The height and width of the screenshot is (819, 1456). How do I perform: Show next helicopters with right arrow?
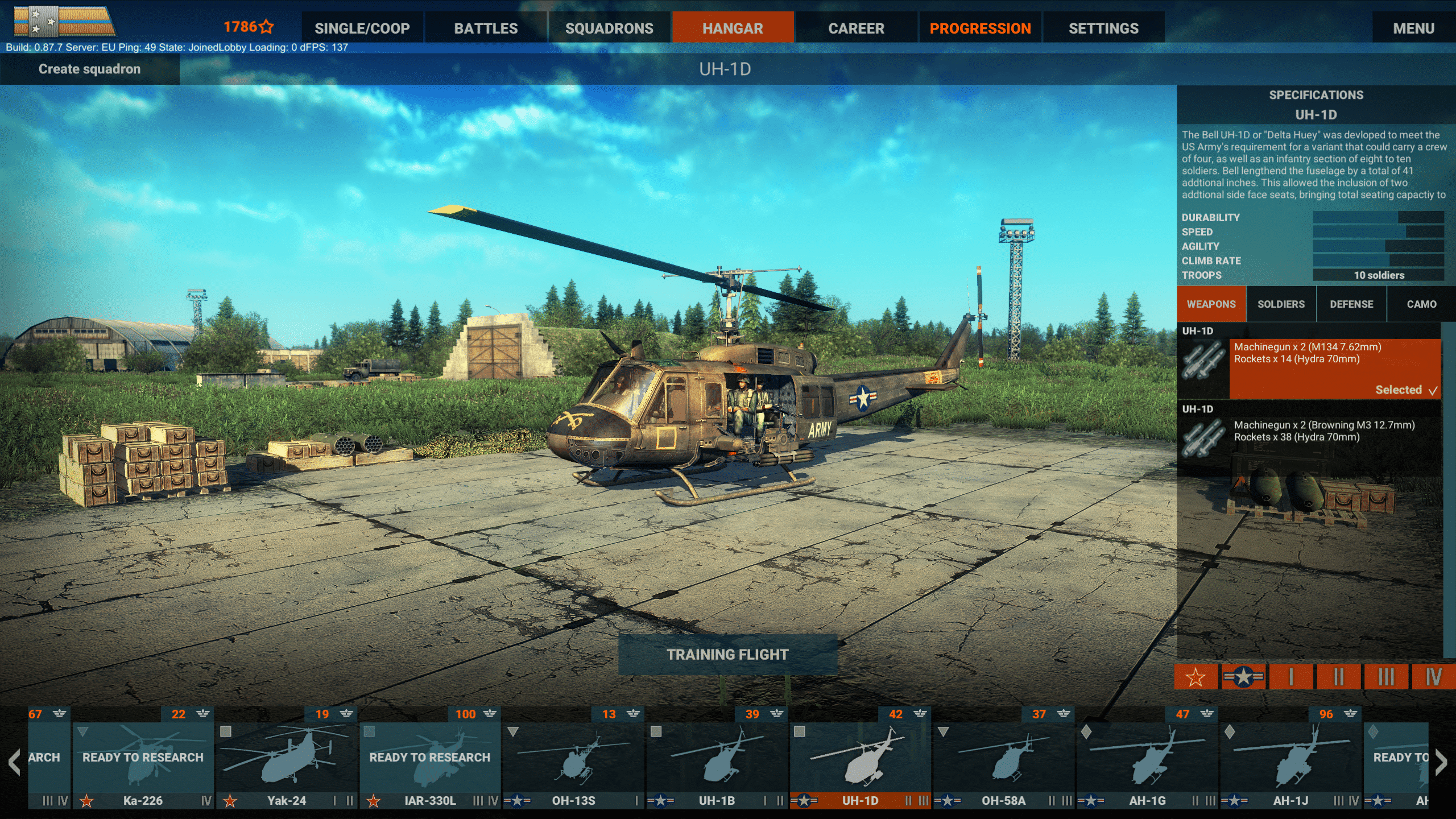pyautogui.click(x=1441, y=763)
